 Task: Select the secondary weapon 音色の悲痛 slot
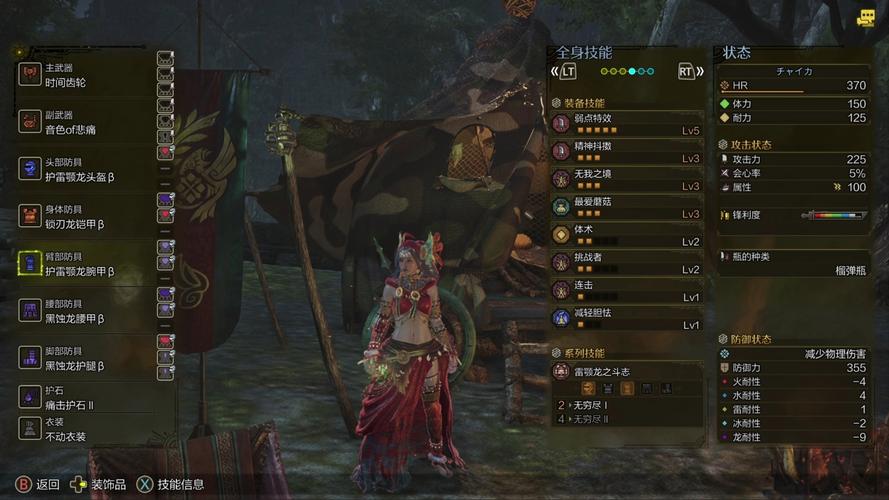click(x=85, y=122)
